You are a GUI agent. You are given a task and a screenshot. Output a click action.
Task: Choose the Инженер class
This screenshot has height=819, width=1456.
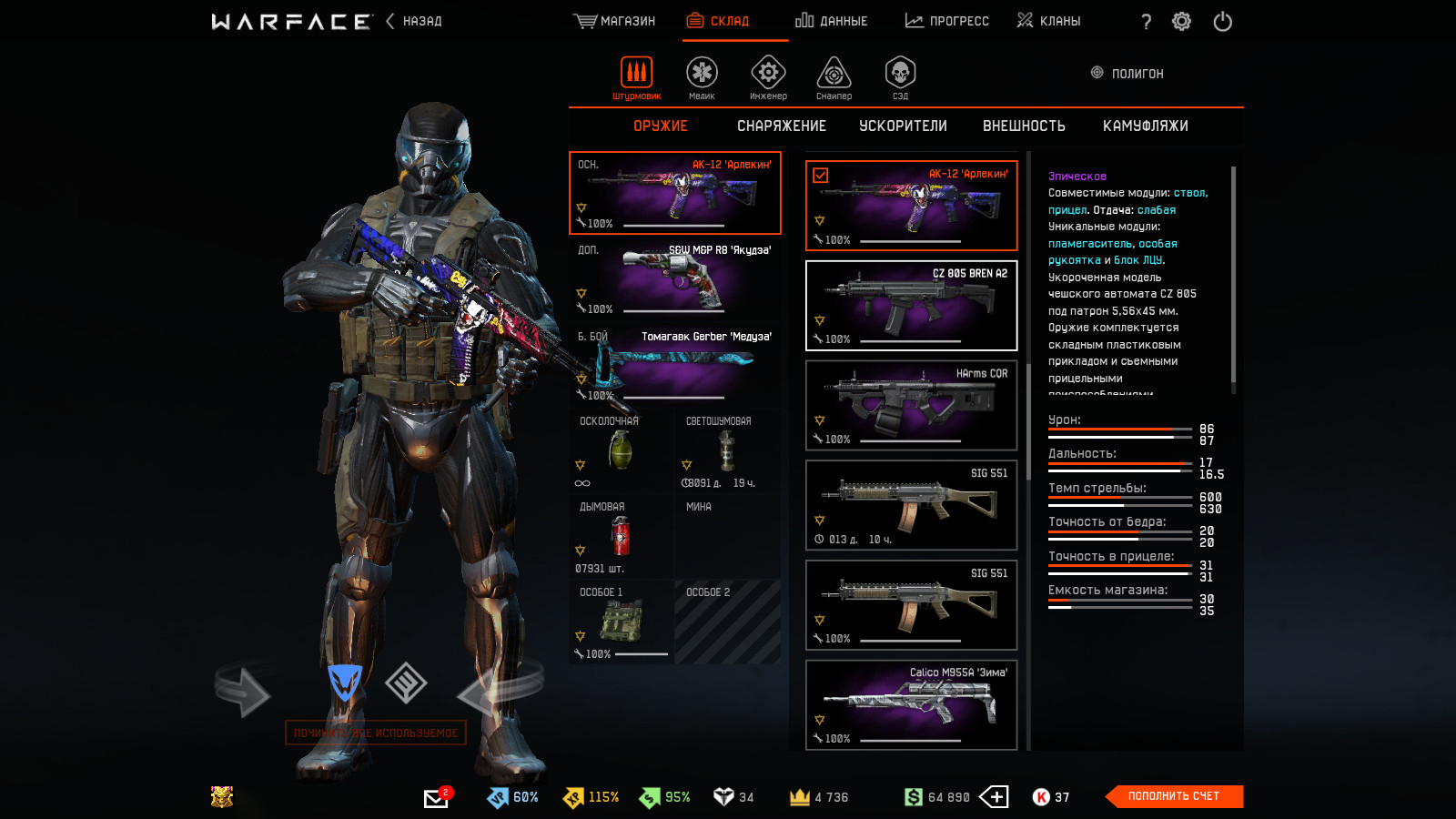tap(768, 76)
